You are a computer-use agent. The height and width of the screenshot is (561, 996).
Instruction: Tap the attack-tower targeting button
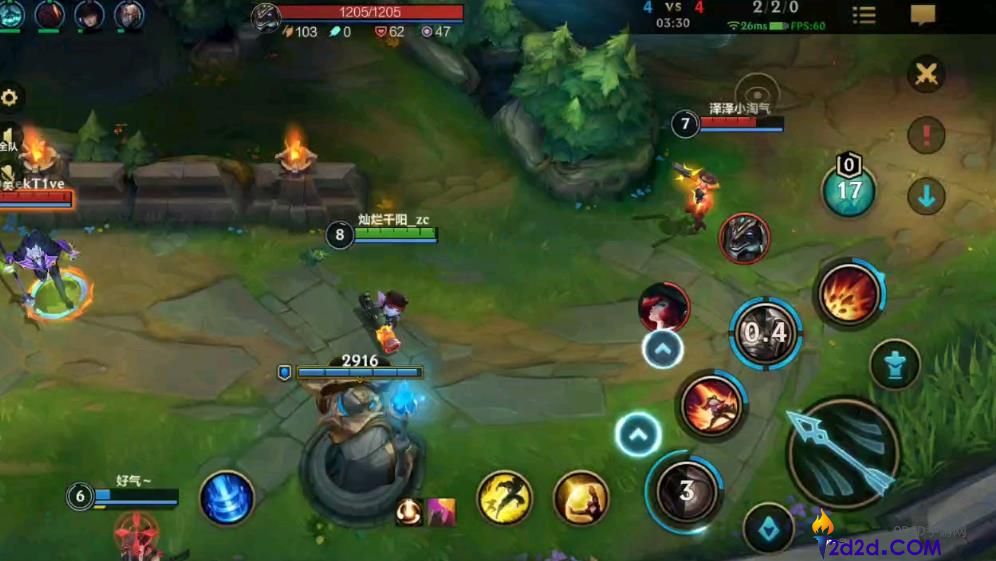click(x=895, y=365)
